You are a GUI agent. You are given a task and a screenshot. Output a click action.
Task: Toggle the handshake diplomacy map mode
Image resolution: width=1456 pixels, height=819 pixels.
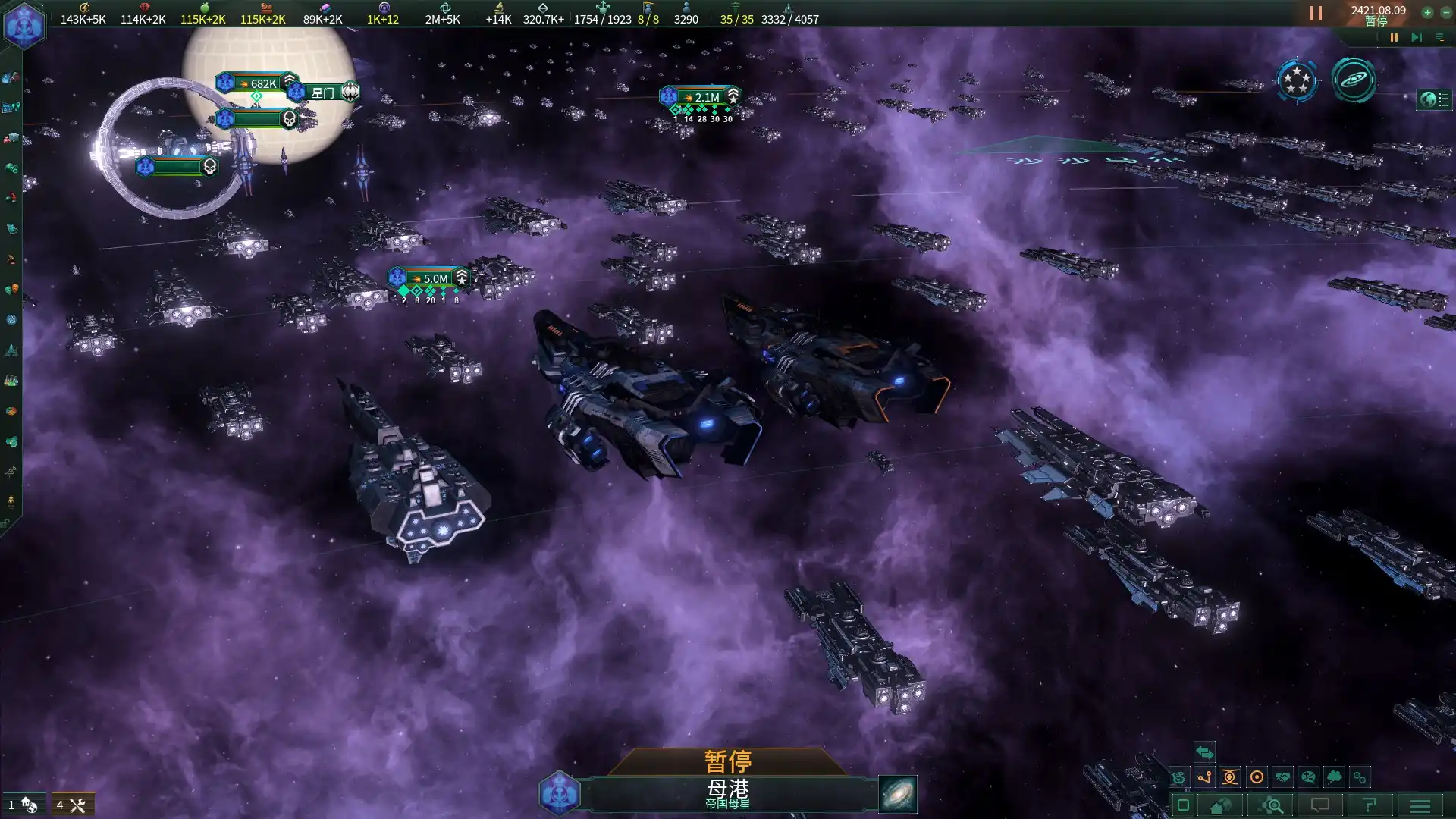1282,777
